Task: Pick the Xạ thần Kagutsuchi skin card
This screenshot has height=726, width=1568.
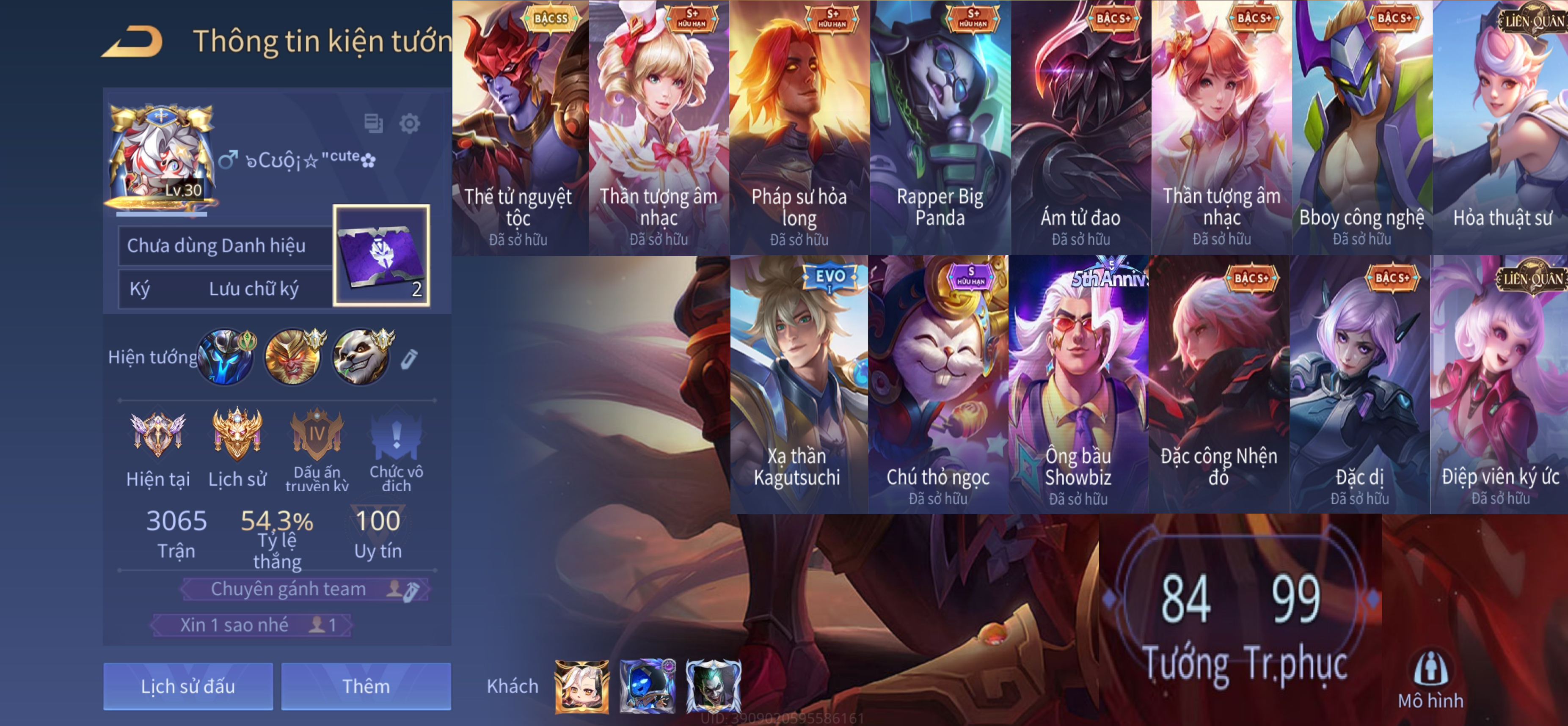Action: pos(797,383)
